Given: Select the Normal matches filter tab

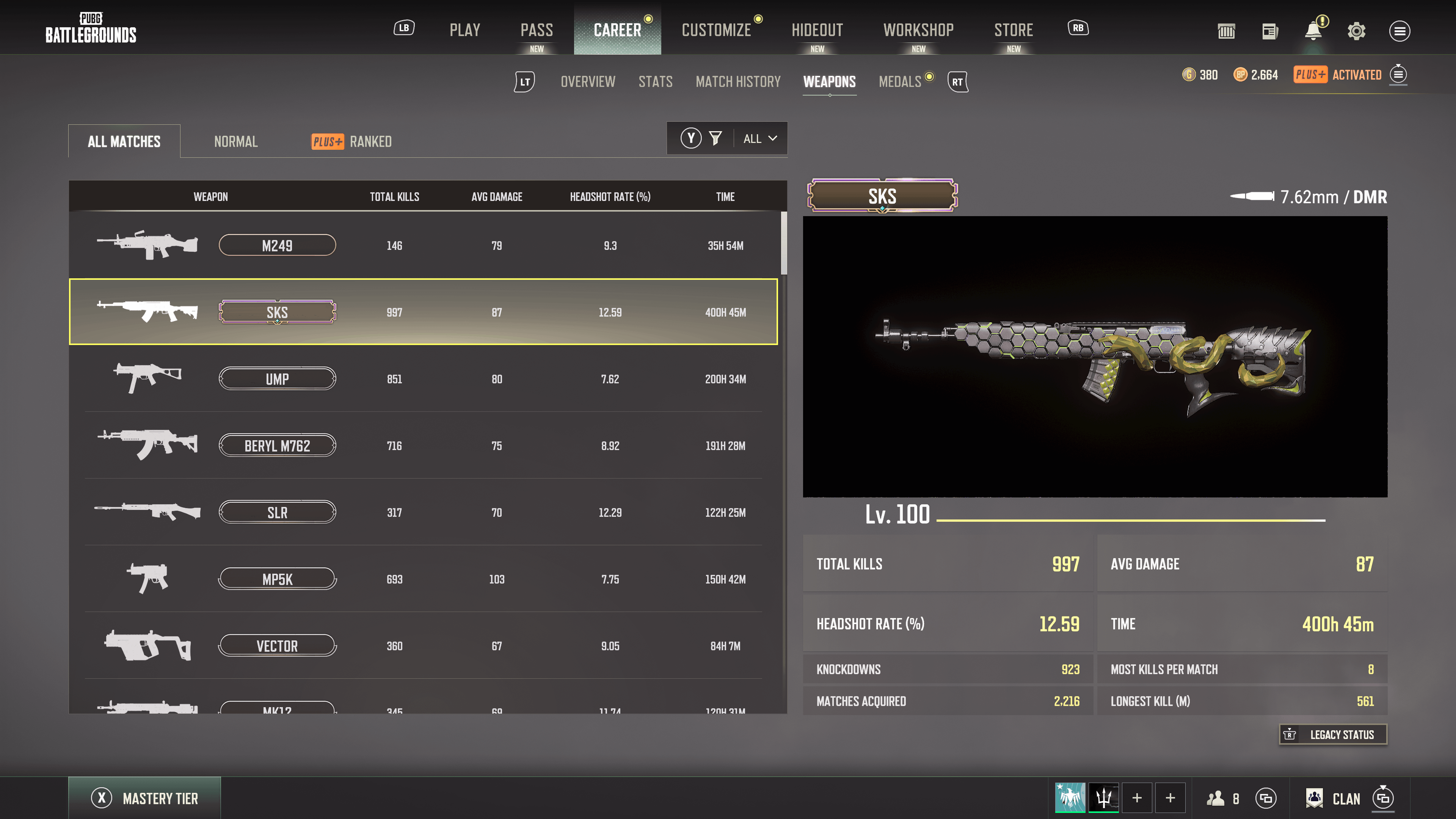Looking at the screenshot, I should [x=236, y=141].
